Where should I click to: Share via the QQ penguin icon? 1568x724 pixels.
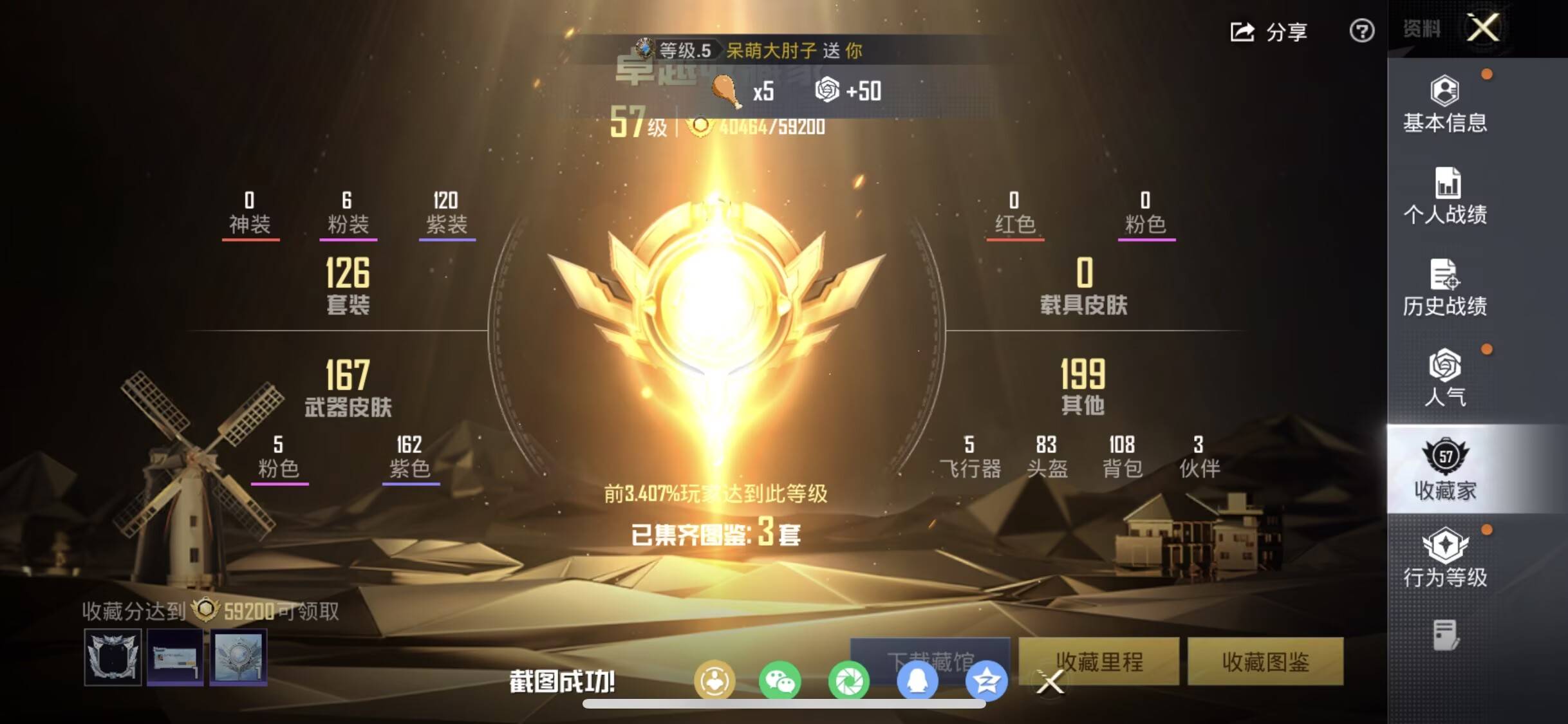(x=919, y=681)
